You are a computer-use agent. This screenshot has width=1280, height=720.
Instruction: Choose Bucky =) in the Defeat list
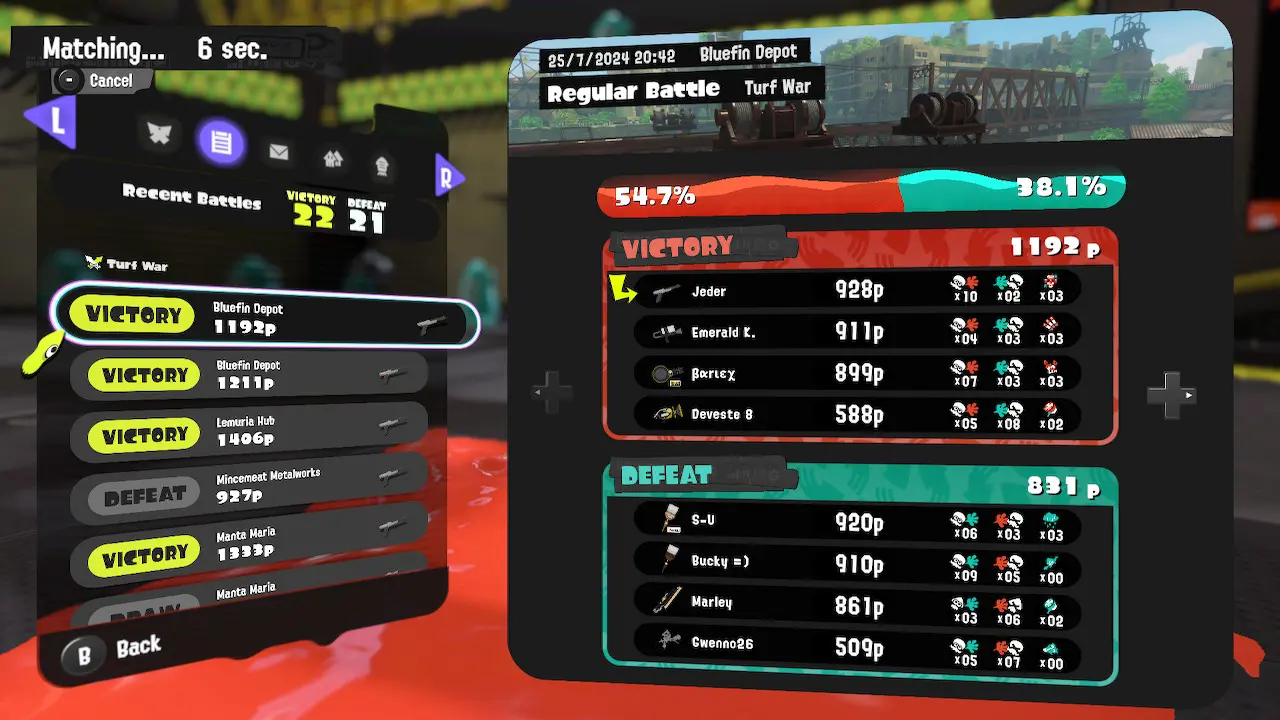(x=858, y=562)
